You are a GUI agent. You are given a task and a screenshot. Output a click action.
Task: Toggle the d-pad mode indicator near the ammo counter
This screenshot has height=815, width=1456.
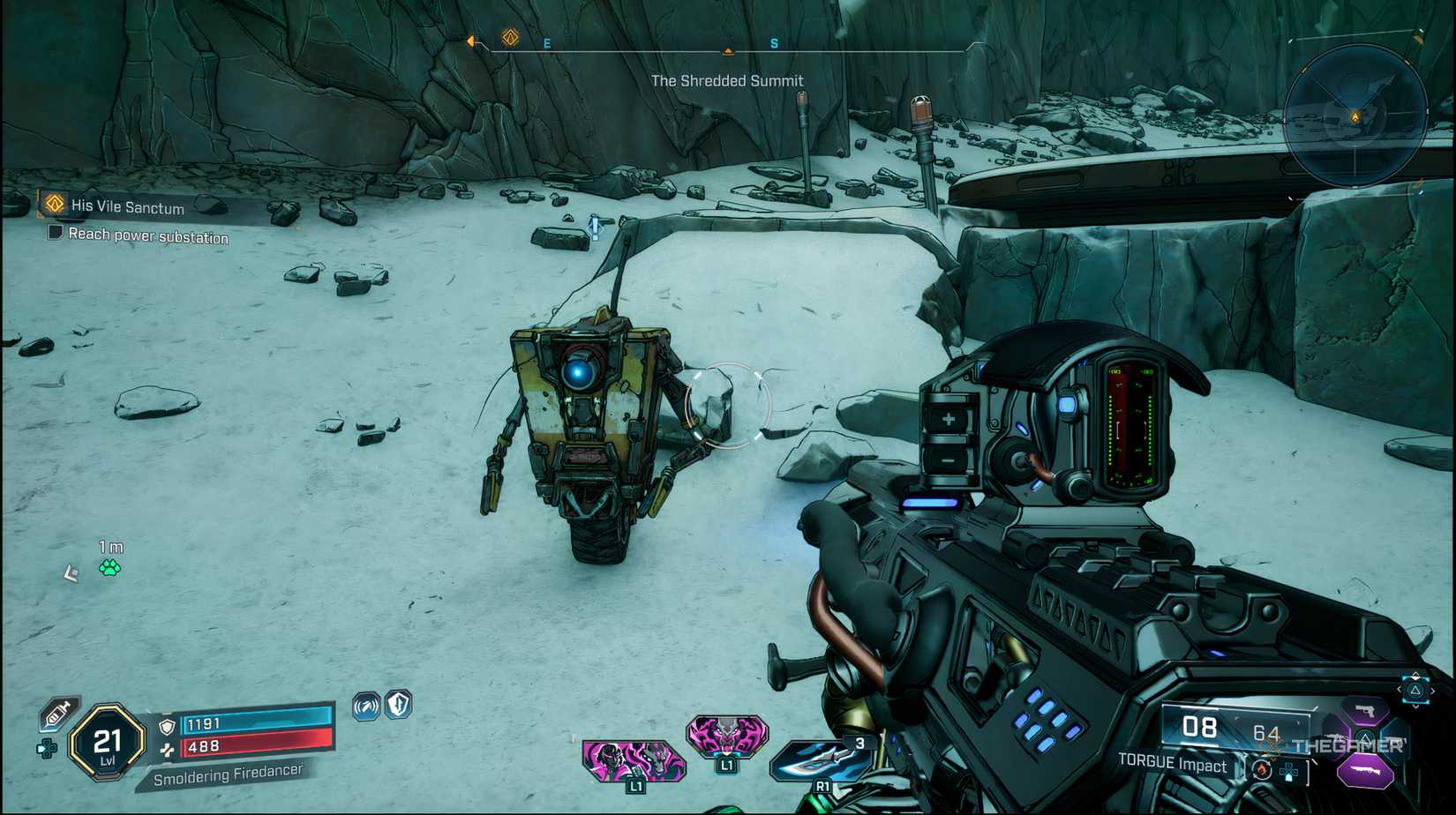(1289, 773)
